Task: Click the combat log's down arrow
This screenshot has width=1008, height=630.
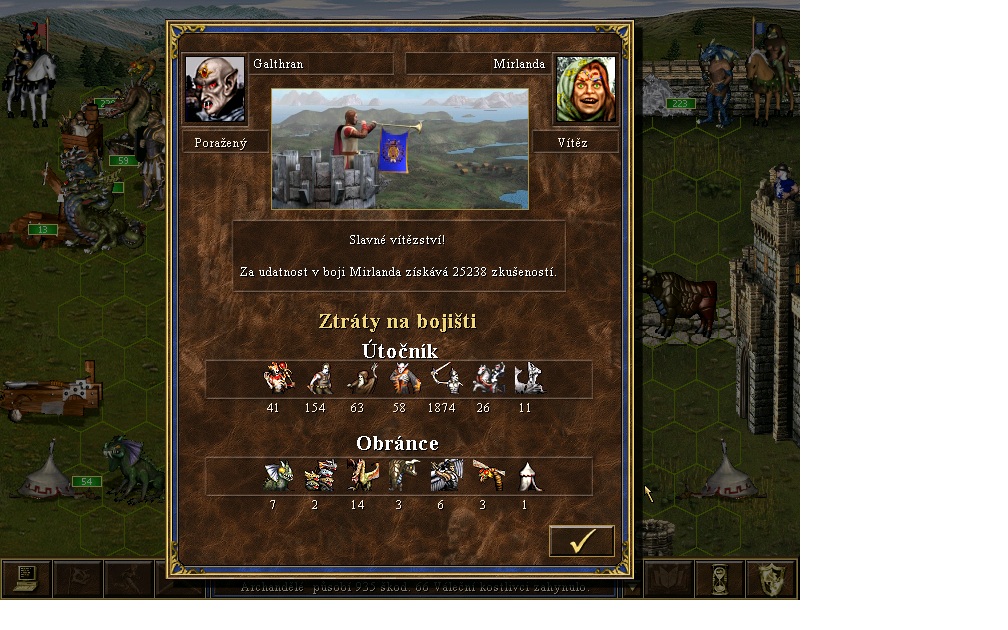Action: tap(632, 589)
